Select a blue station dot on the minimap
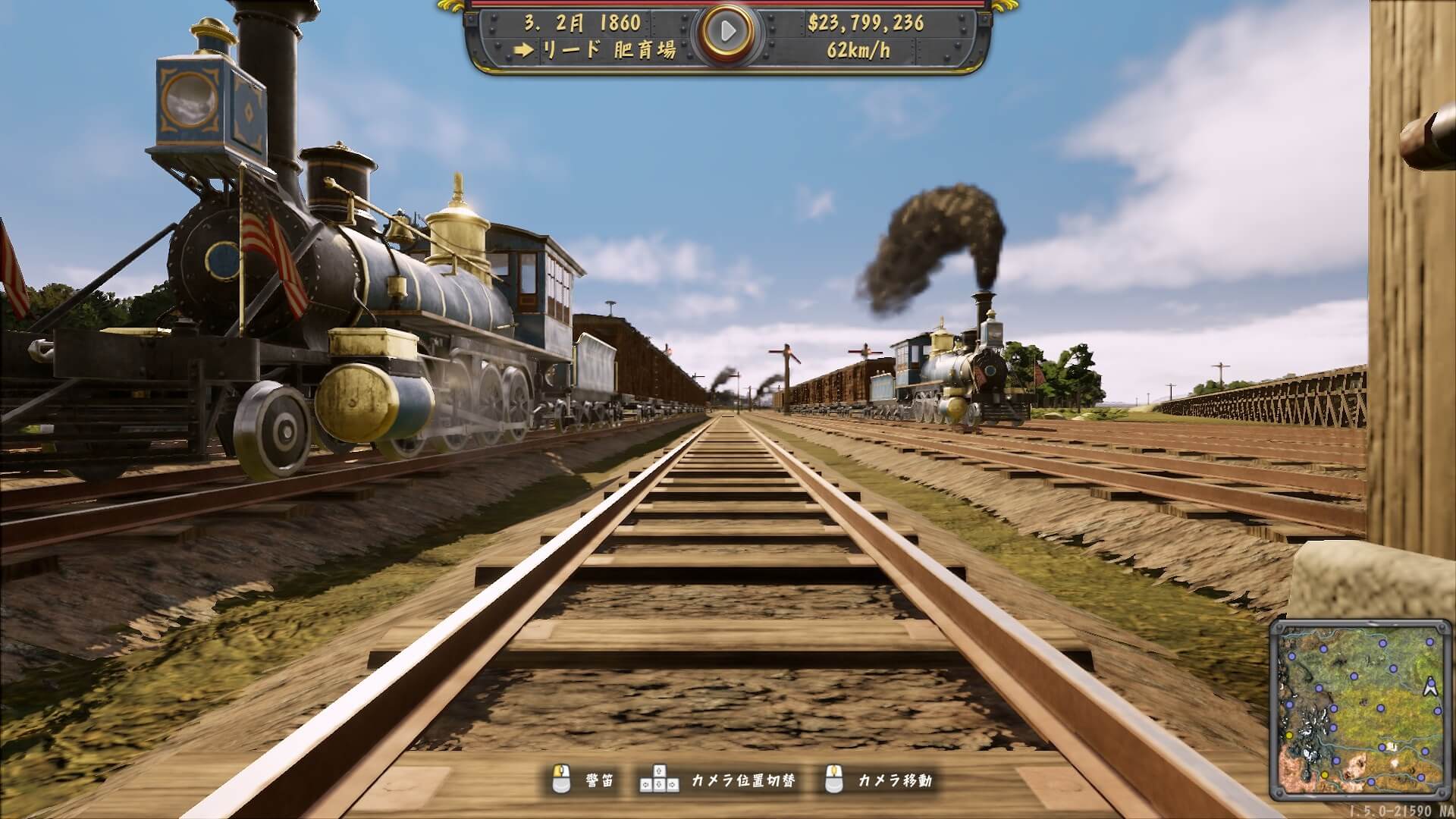1456x819 pixels. click(1380, 708)
